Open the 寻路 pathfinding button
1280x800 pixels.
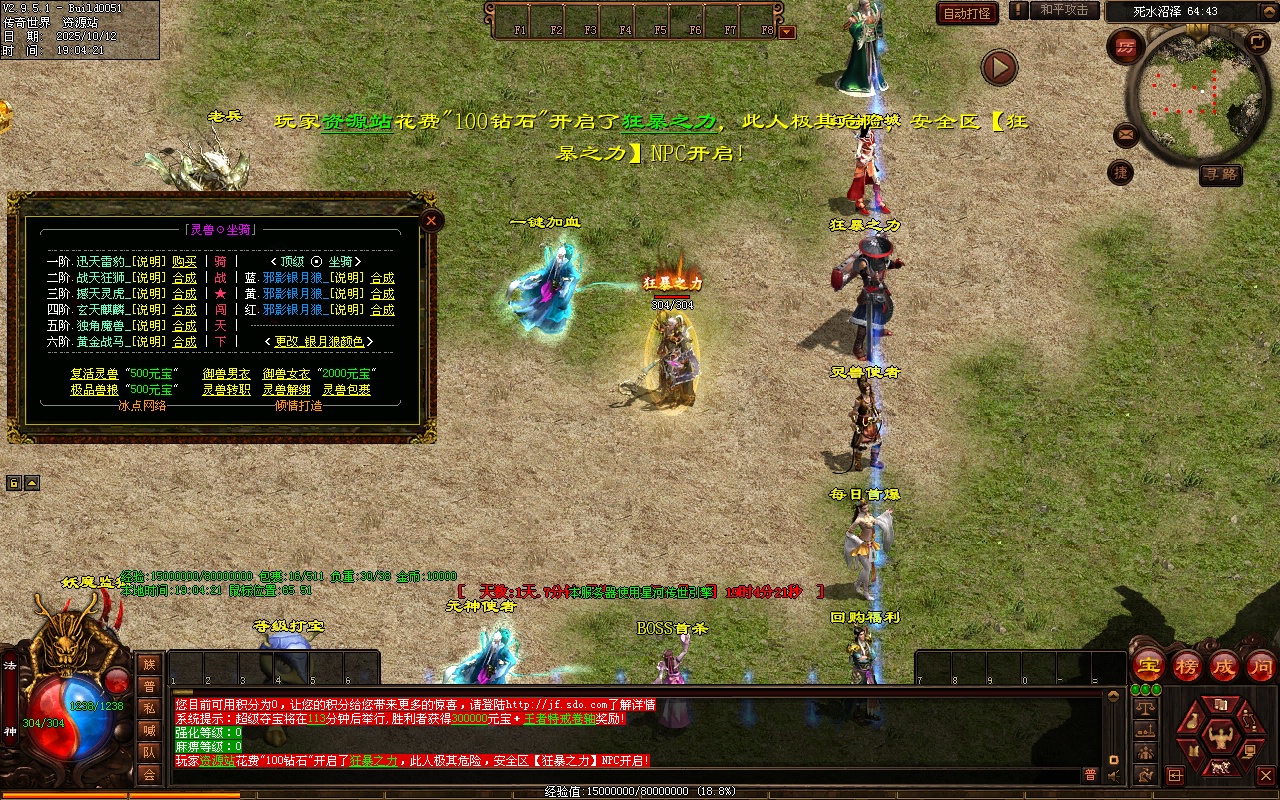click(x=1220, y=174)
